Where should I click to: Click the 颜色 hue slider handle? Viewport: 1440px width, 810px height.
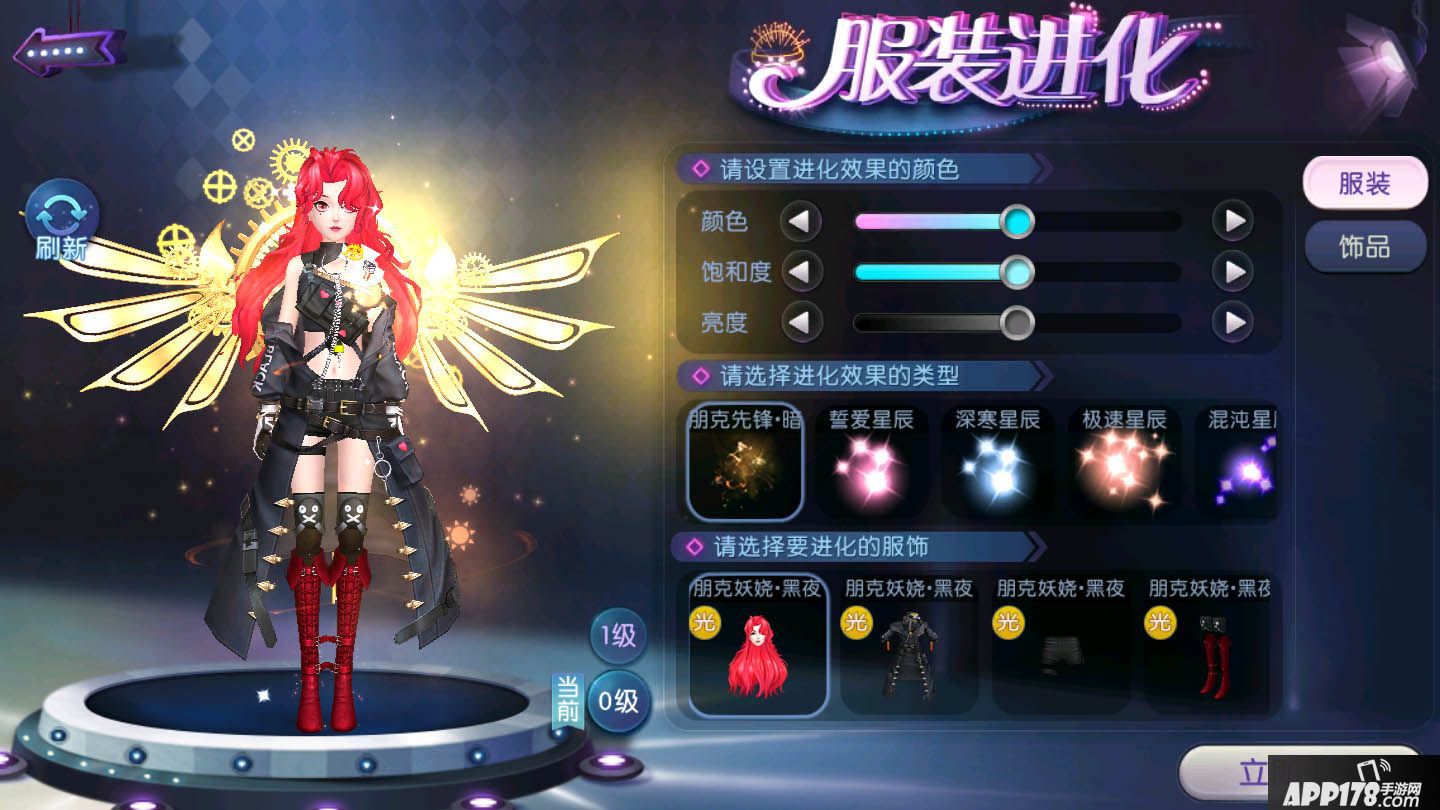coord(1017,221)
